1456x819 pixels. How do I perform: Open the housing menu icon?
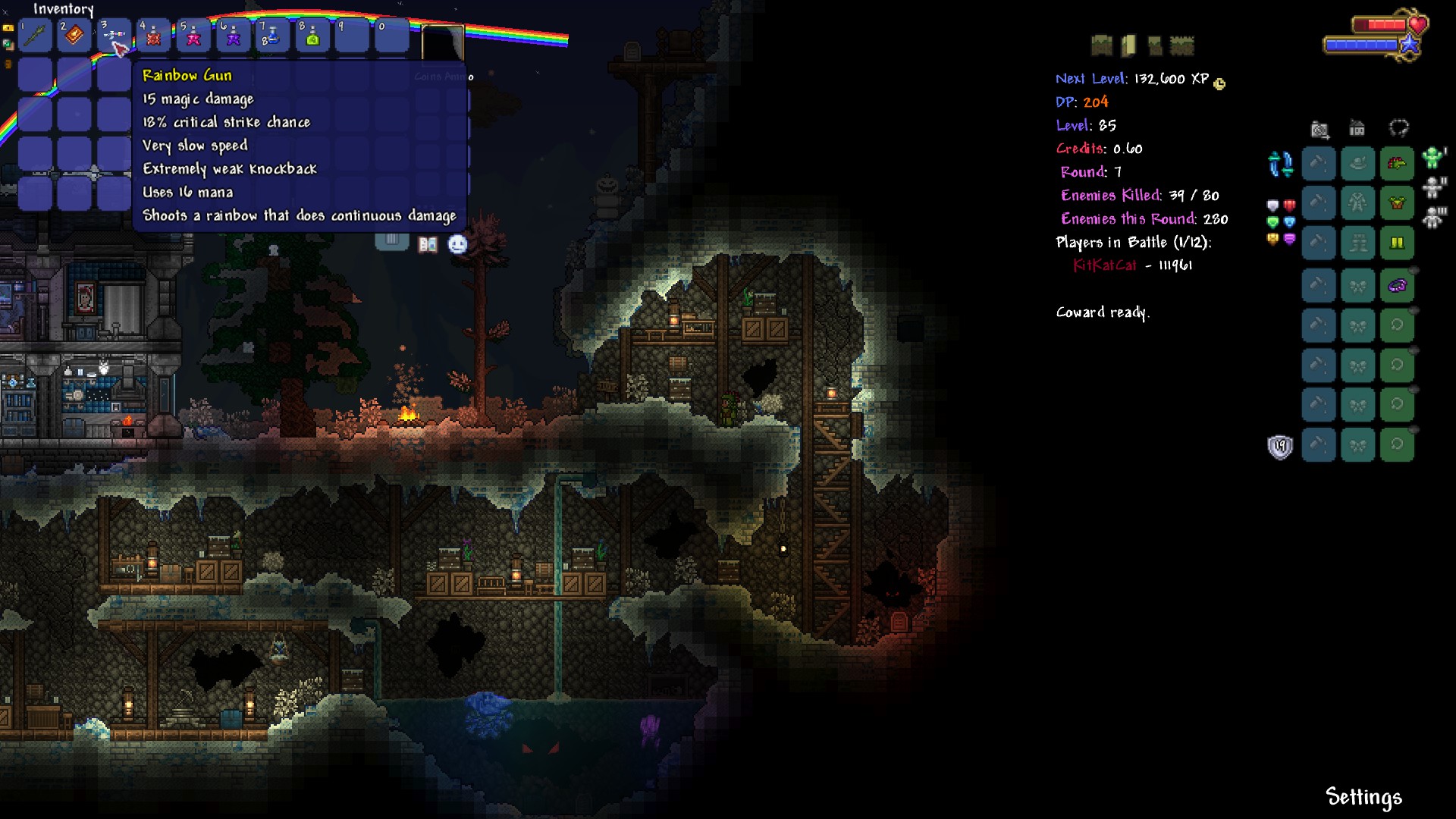point(1357,128)
